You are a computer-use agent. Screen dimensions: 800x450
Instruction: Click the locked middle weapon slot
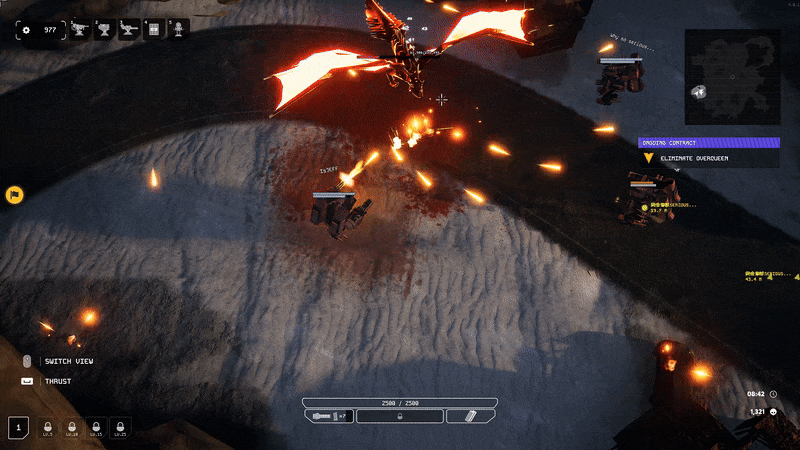[x=399, y=416]
